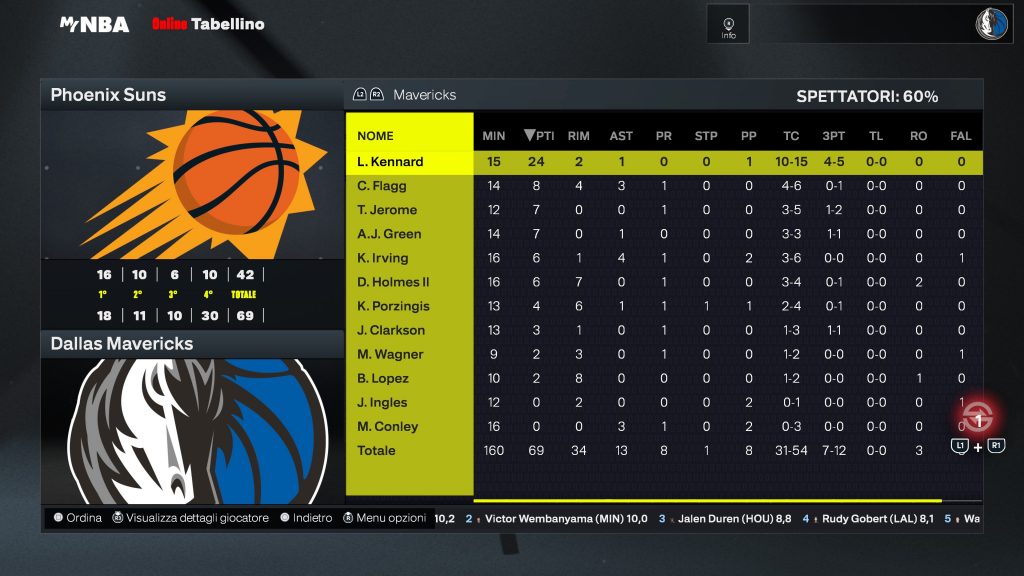The width and height of the screenshot is (1024, 576).
Task: Select the M. Wagner row
Action: coord(390,354)
